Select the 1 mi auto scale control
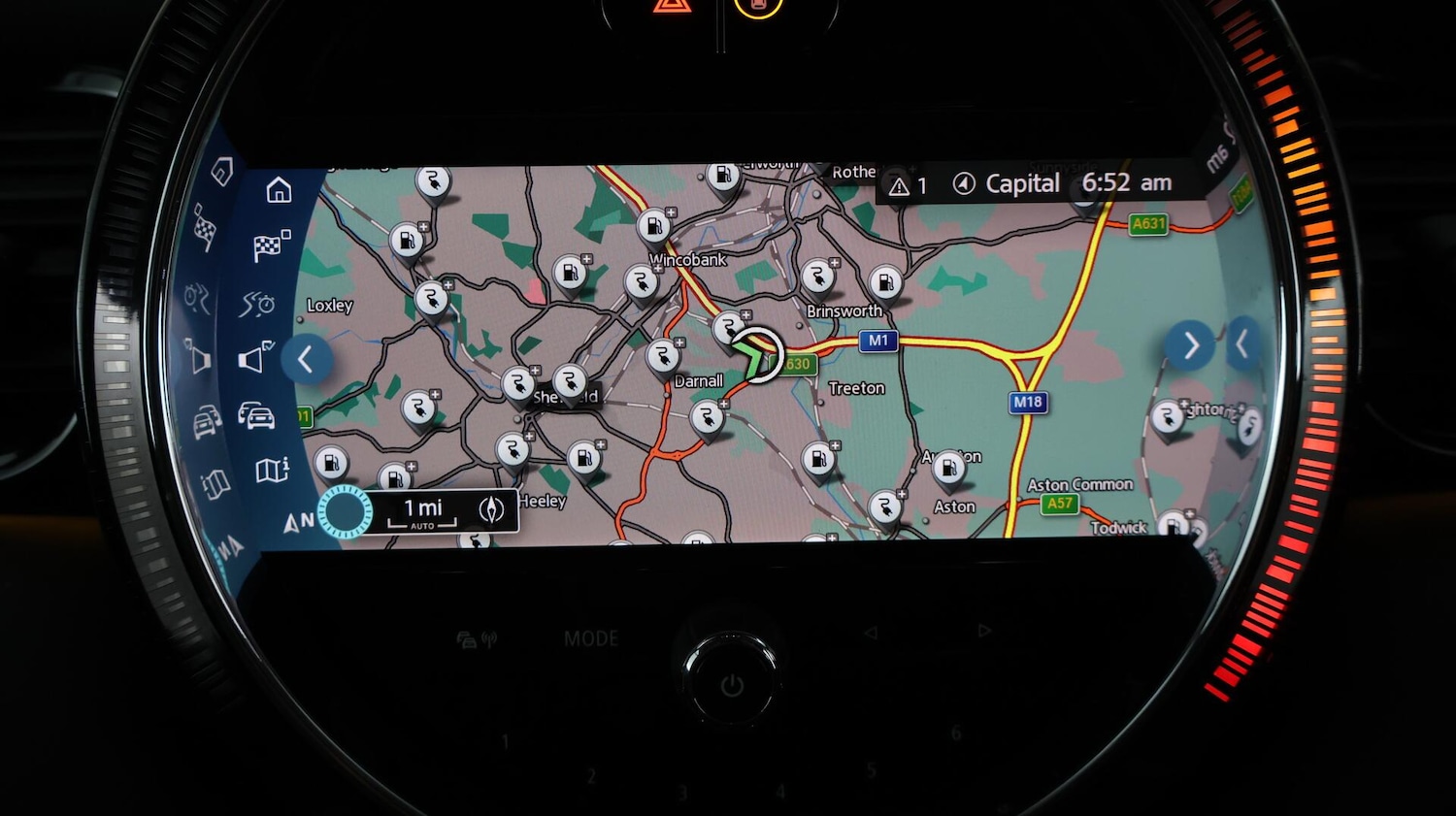Image resolution: width=1456 pixels, height=816 pixels. (x=422, y=512)
